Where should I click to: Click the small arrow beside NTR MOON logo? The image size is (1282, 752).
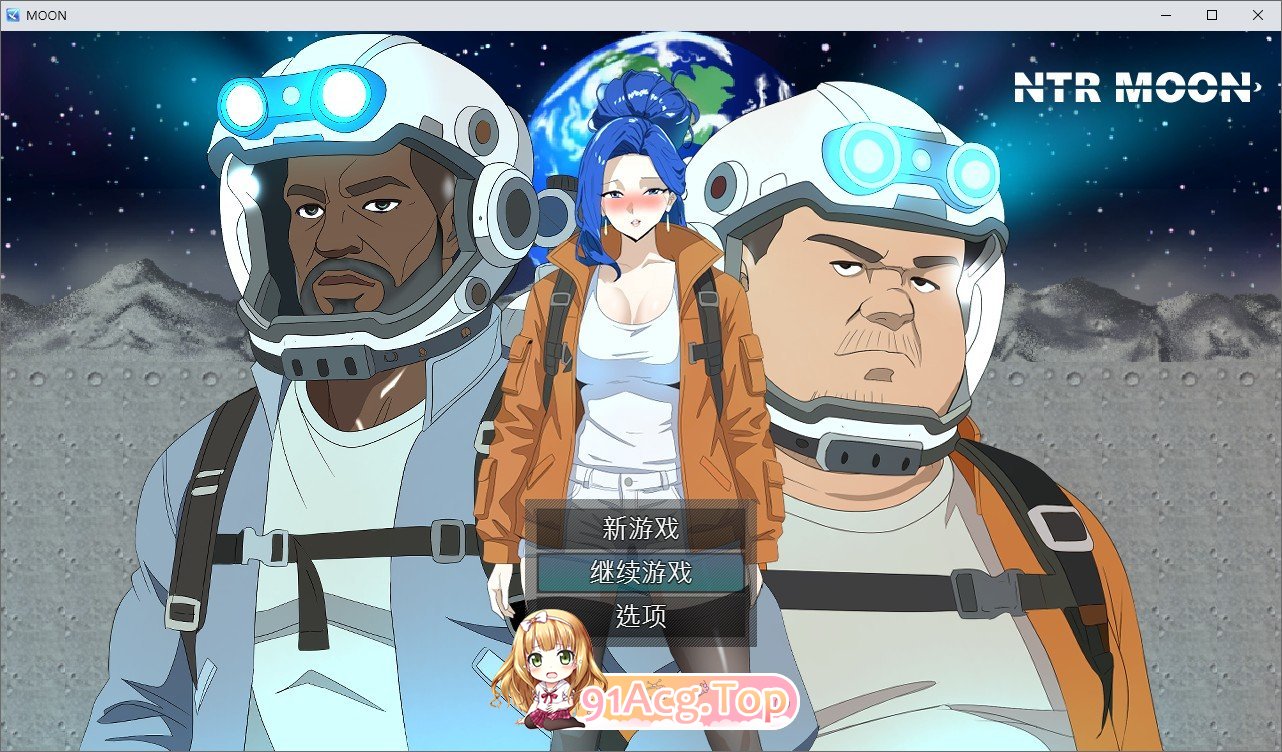click(1258, 89)
